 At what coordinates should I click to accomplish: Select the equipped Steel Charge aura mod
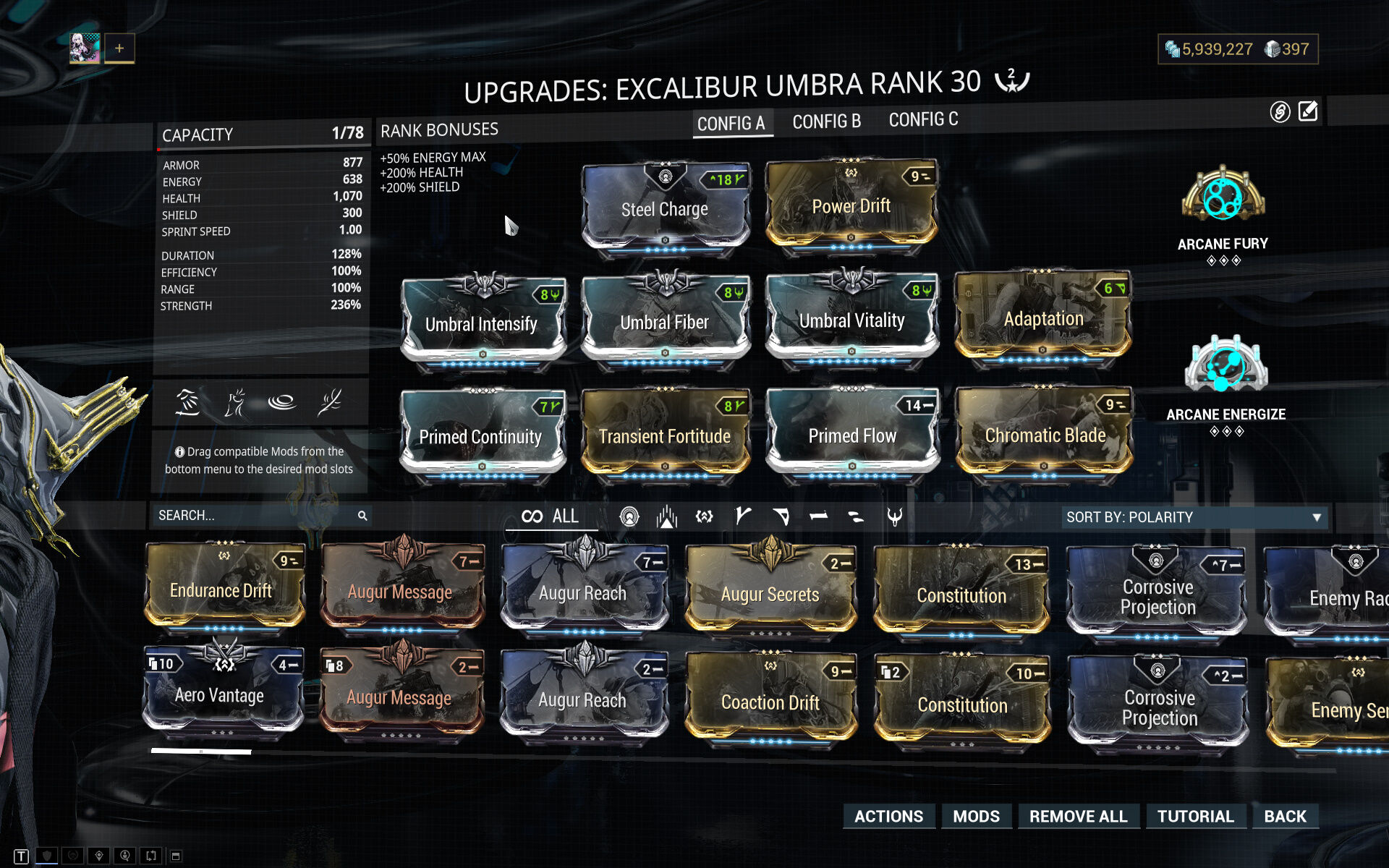pos(665,208)
